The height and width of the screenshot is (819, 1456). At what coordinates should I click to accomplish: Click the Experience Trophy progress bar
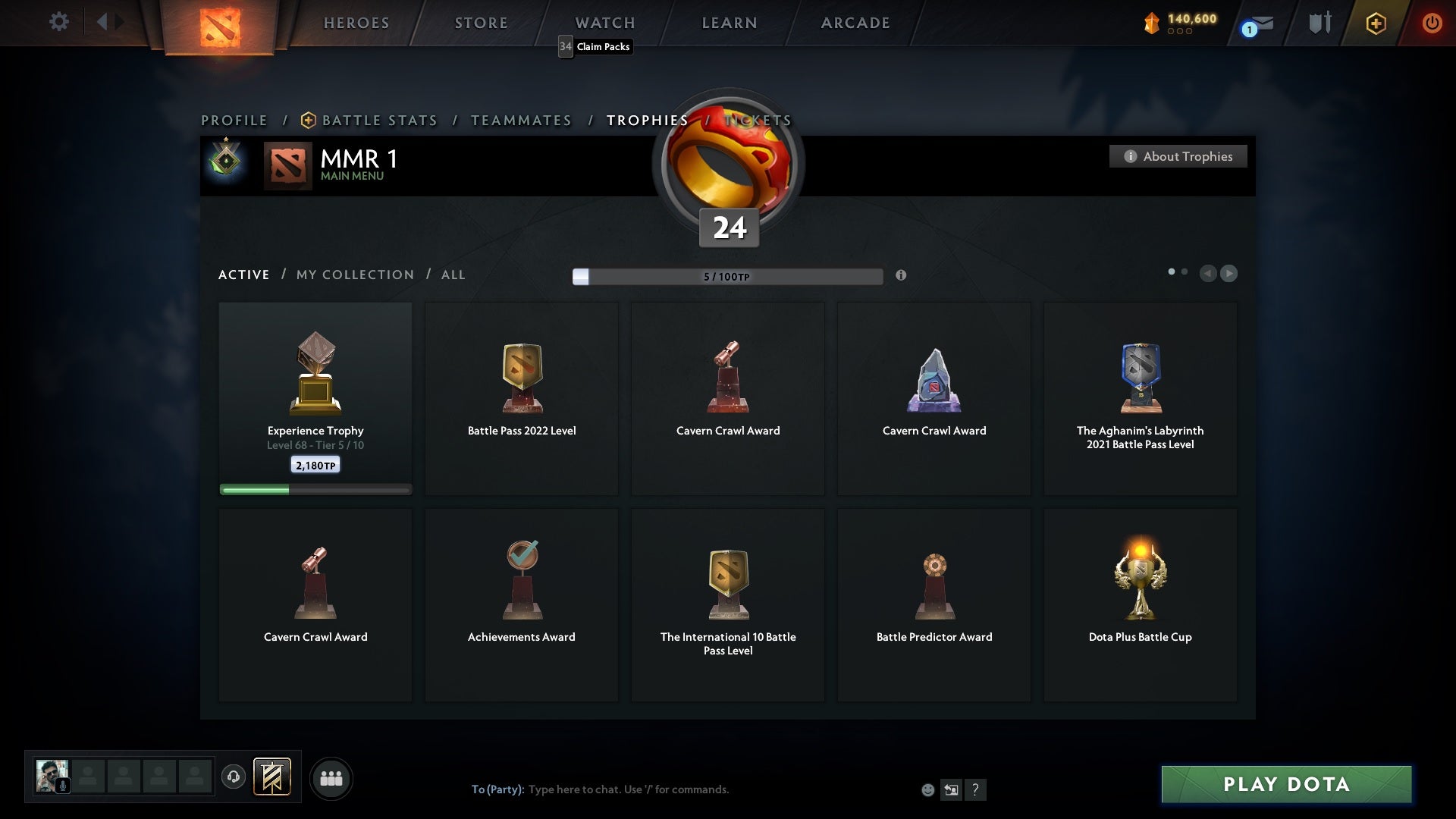click(315, 490)
